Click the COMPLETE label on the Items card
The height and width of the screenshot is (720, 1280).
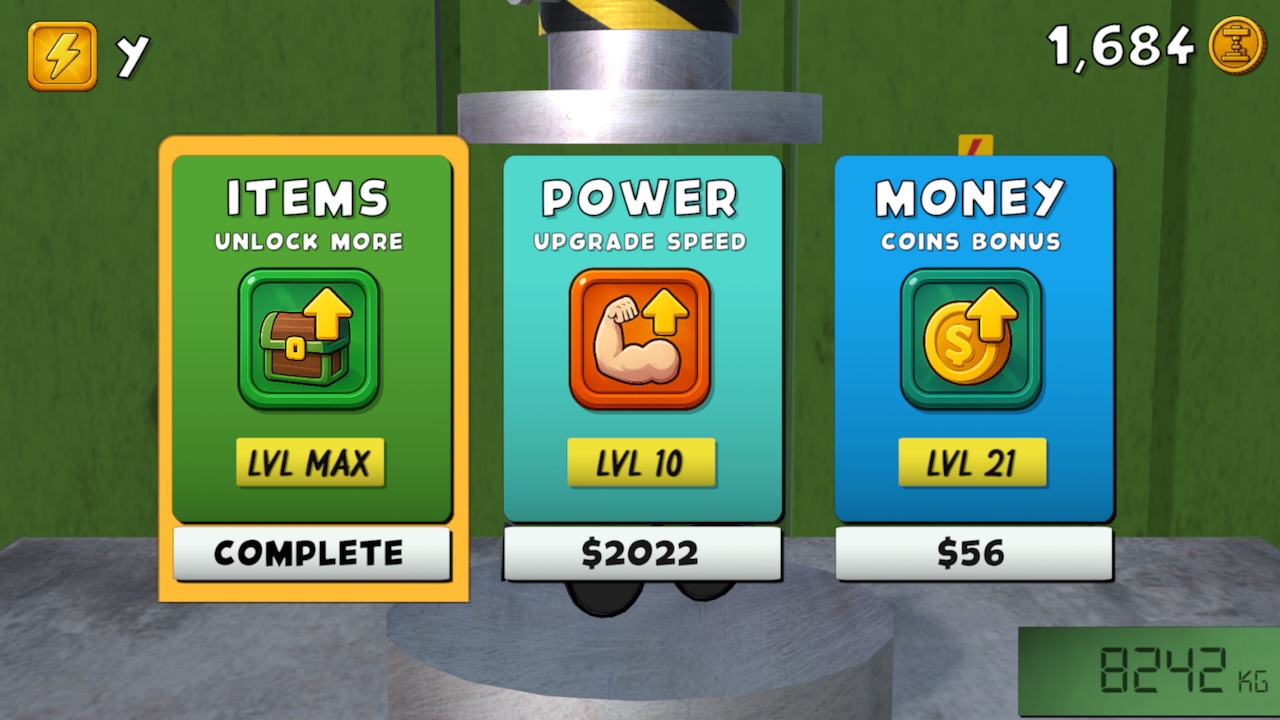[311, 553]
